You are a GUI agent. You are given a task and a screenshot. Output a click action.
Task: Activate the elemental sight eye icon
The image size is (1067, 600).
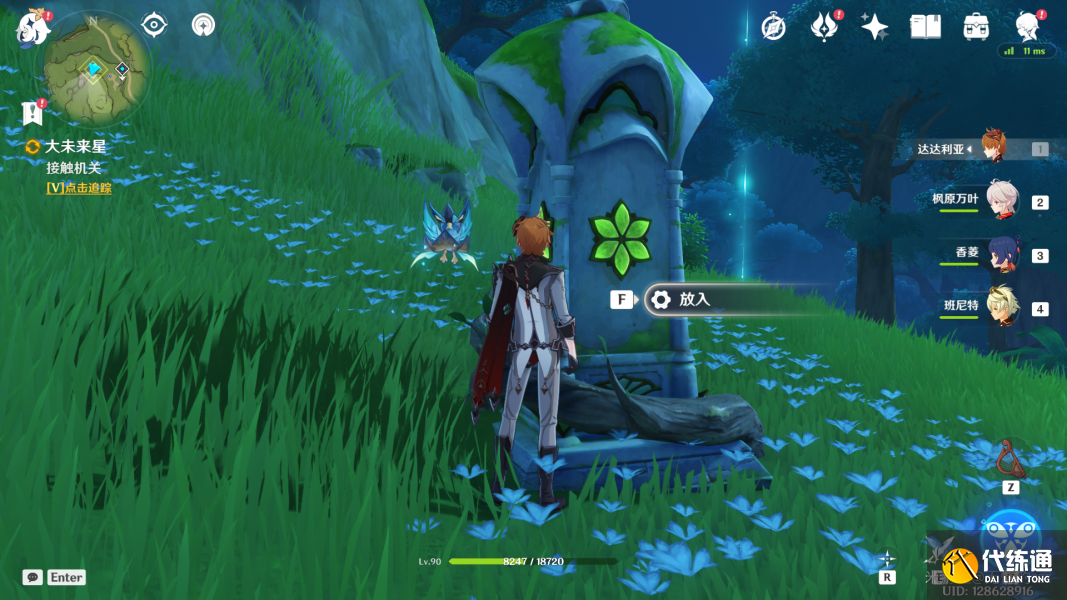(x=154, y=25)
